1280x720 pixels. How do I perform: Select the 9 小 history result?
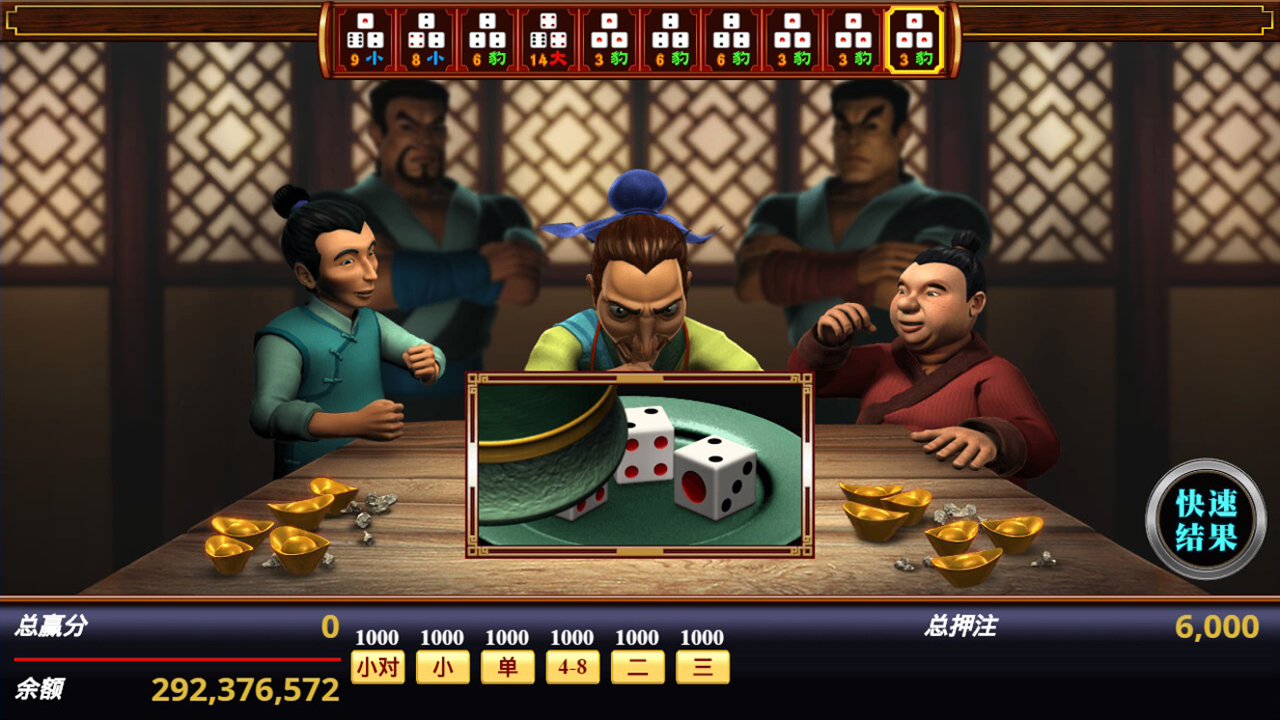point(365,40)
